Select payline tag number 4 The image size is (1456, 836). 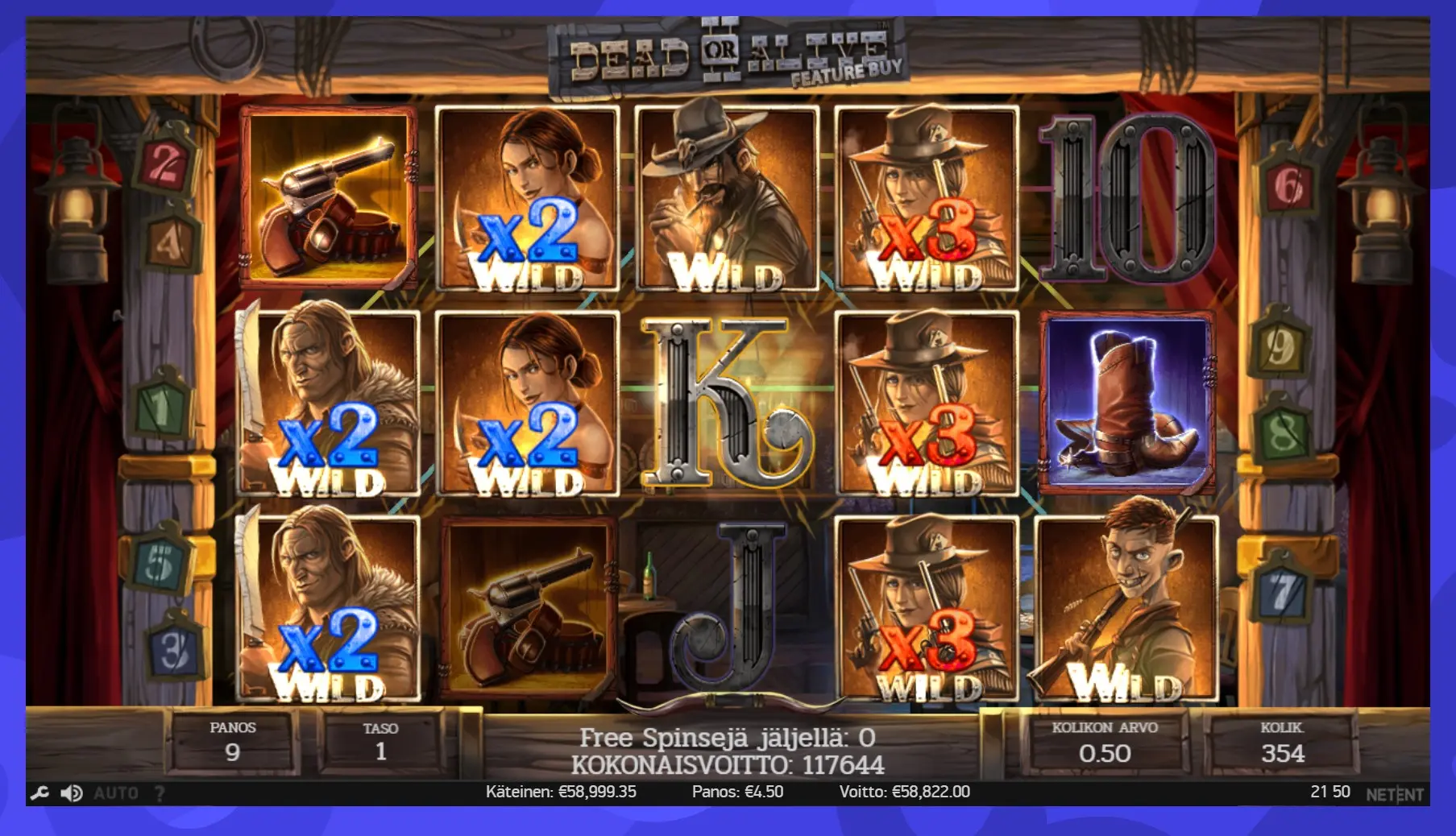(x=169, y=240)
